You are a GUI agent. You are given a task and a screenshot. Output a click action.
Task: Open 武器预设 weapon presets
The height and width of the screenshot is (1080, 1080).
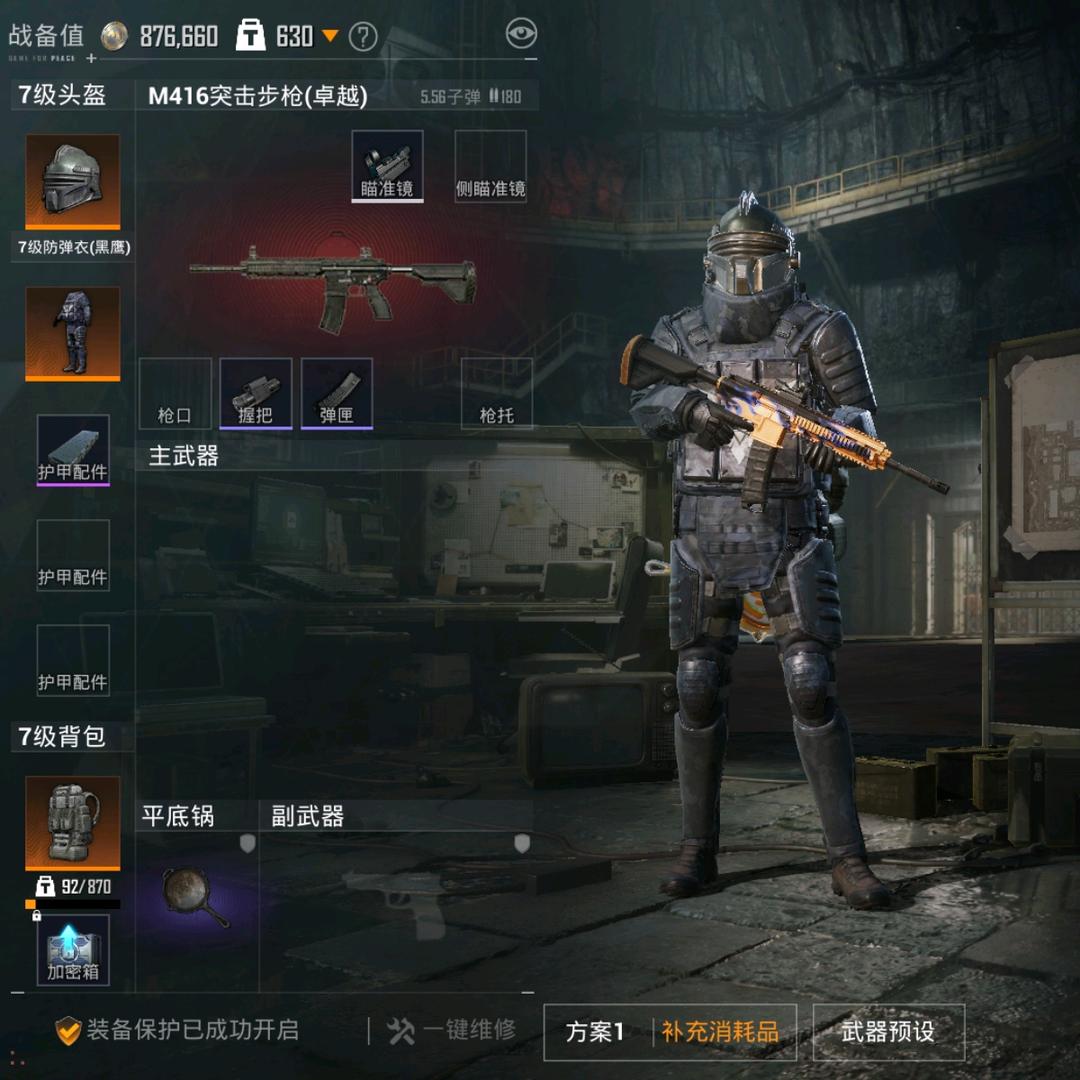click(888, 1032)
